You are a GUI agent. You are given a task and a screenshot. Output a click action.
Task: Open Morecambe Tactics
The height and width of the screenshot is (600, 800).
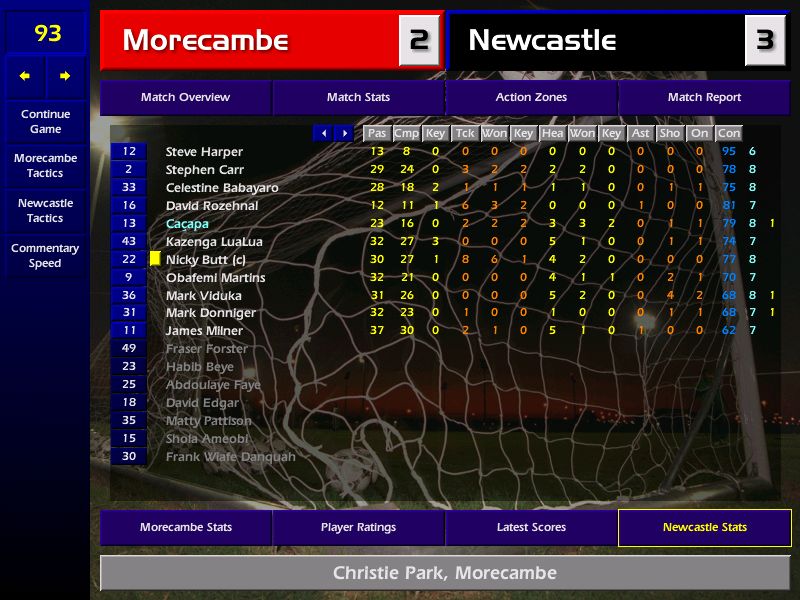[45, 165]
